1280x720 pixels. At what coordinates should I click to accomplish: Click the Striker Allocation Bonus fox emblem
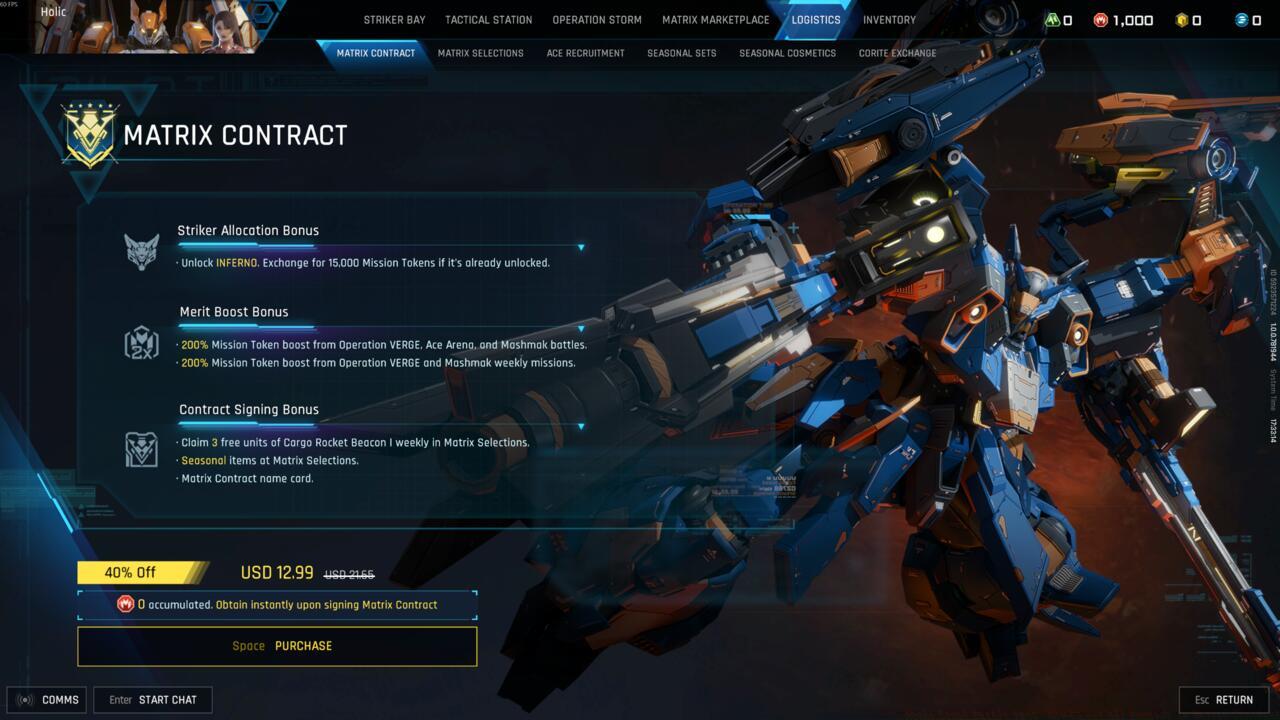[x=140, y=248]
